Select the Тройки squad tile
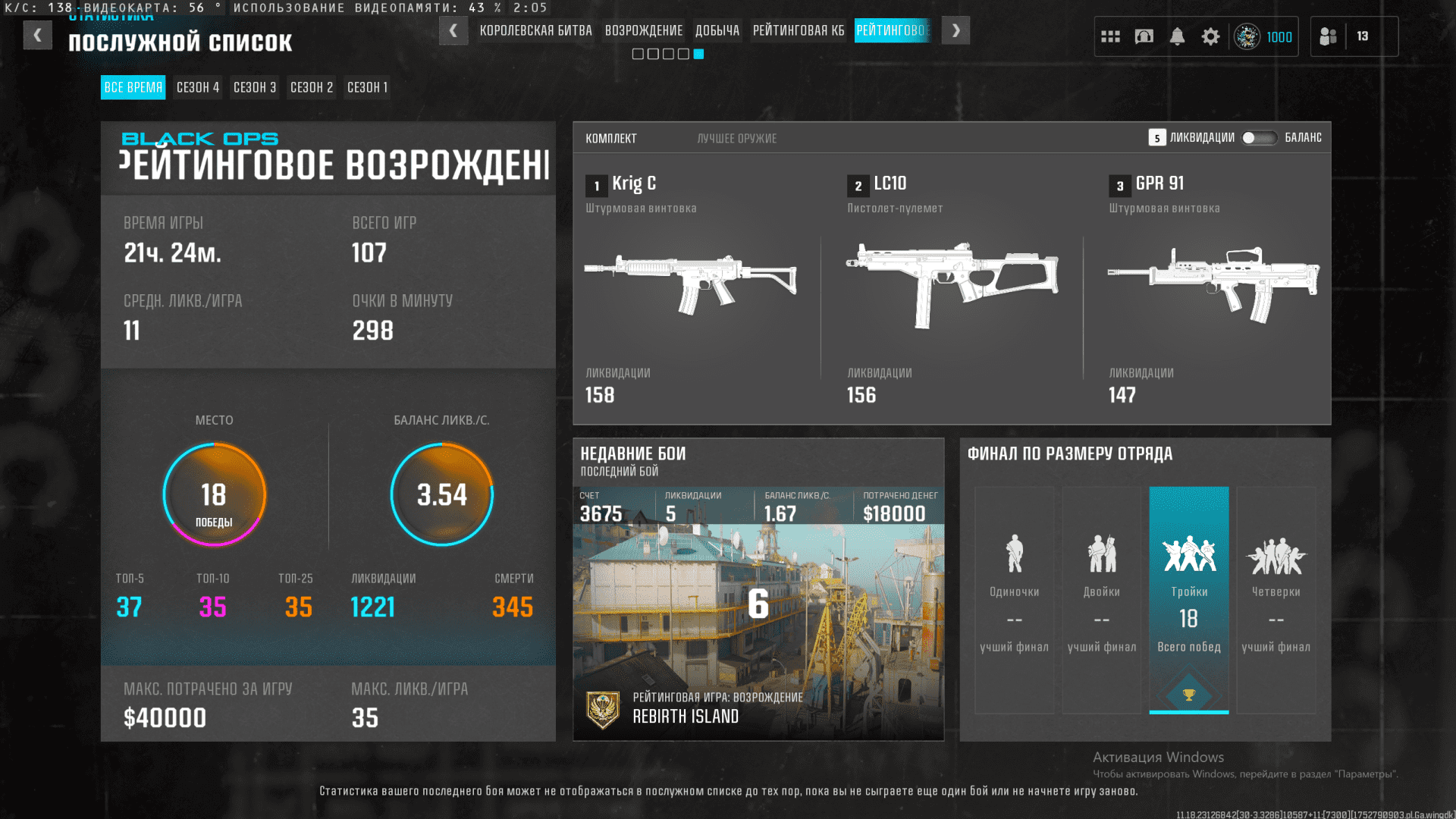This screenshot has height=819, width=1456. coord(1188,599)
